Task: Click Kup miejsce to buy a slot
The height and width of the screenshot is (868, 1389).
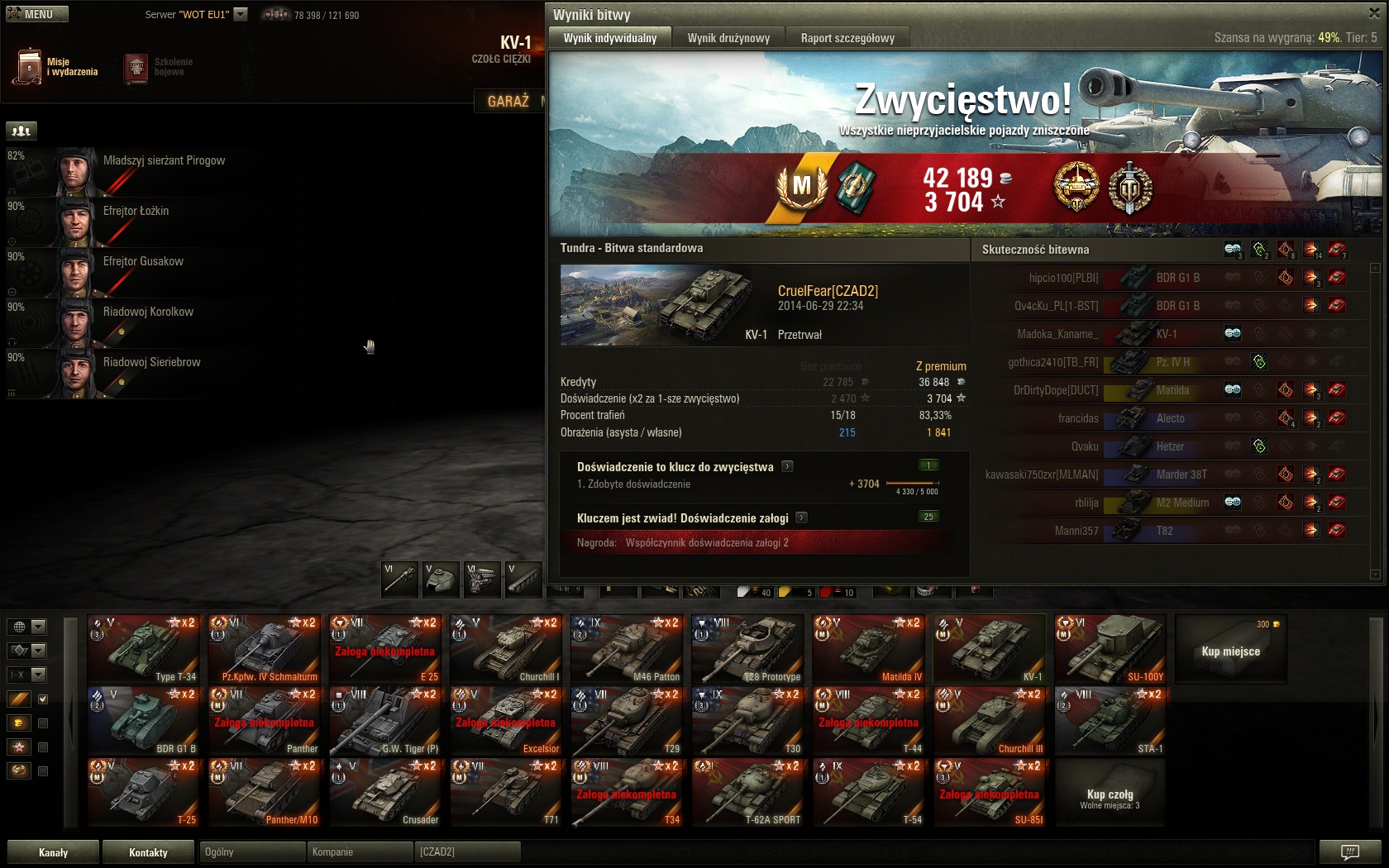Action: 1230,651
